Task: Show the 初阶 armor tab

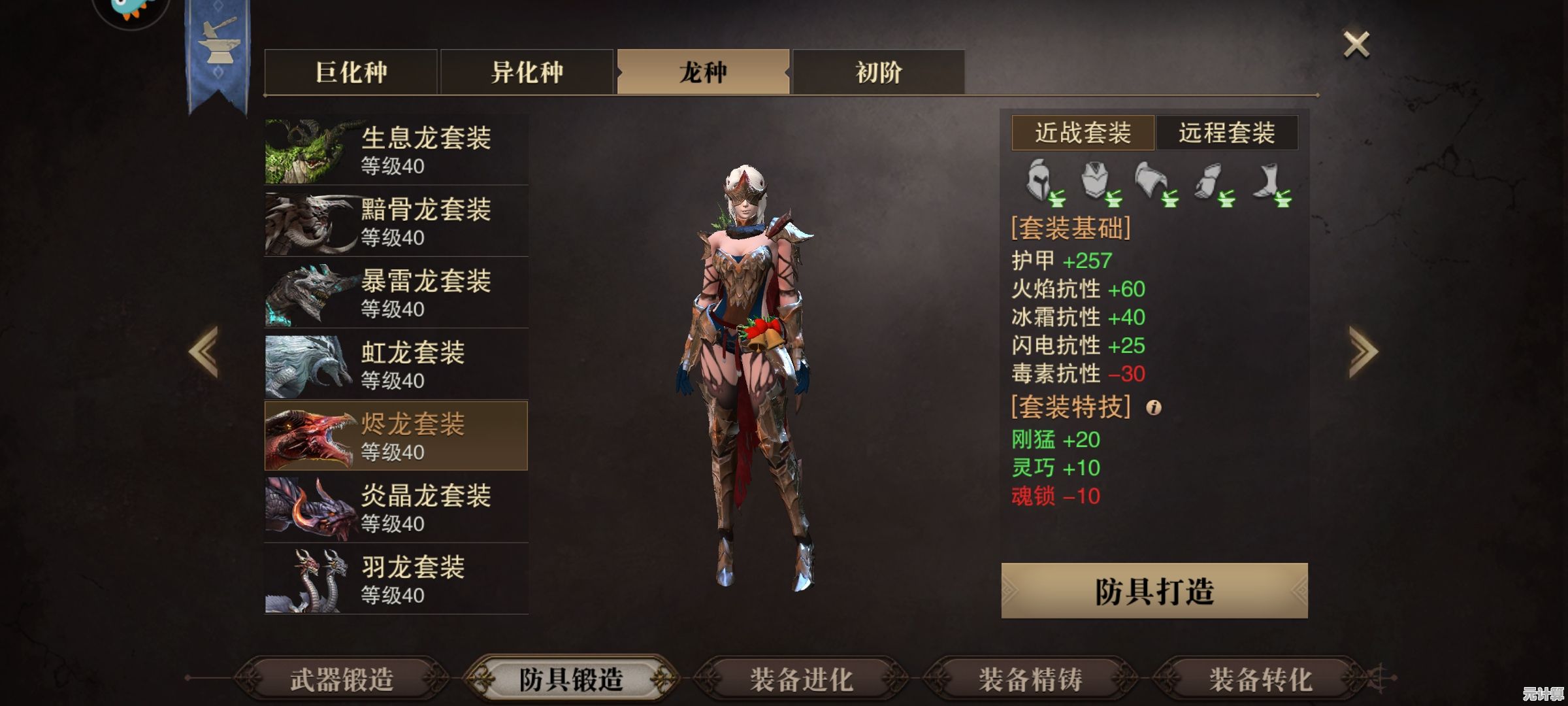Action: tap(879, 72)
